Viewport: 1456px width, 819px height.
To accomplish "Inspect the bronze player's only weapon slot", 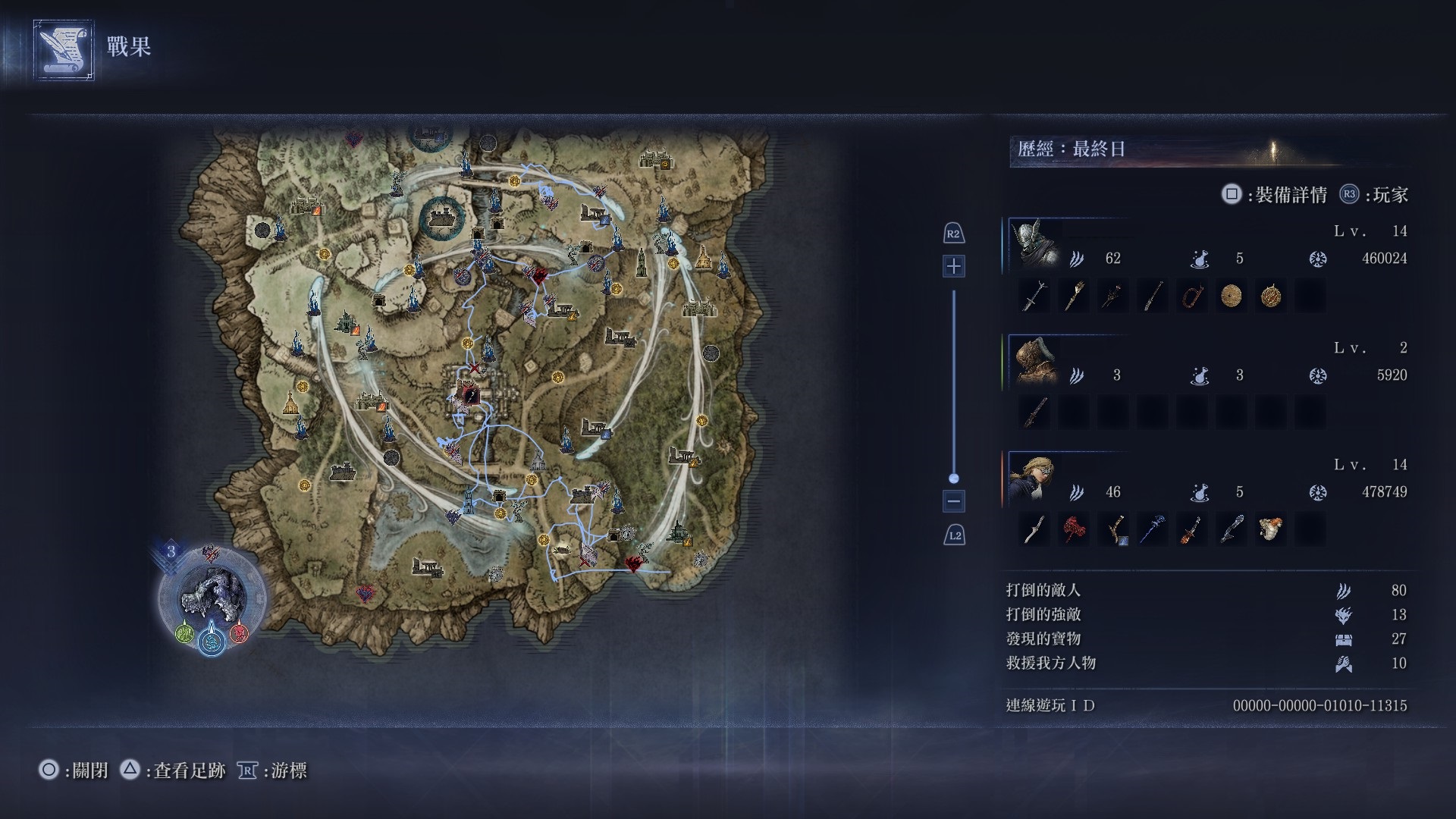I will 1034,413.
